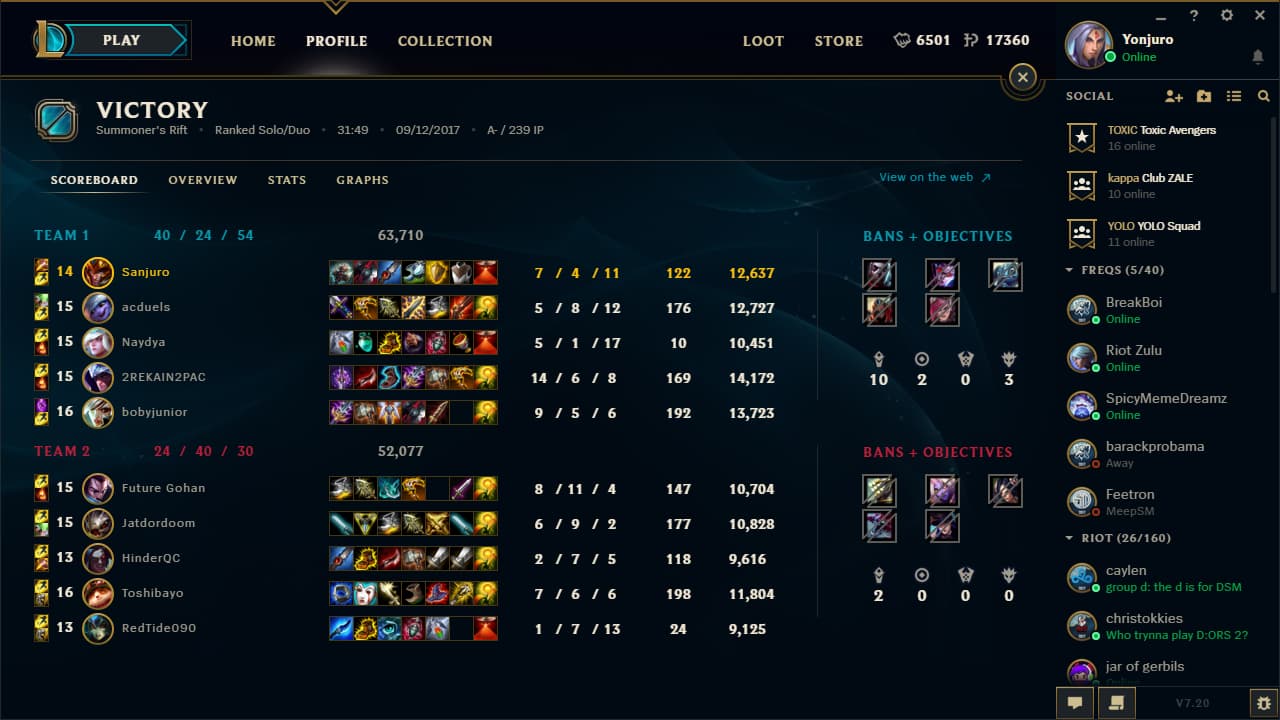Image resolution: width=1280 pixels, height=720 pixels.
Task: Open friend search in the social panel
Action: click(x=1262, y=96)
